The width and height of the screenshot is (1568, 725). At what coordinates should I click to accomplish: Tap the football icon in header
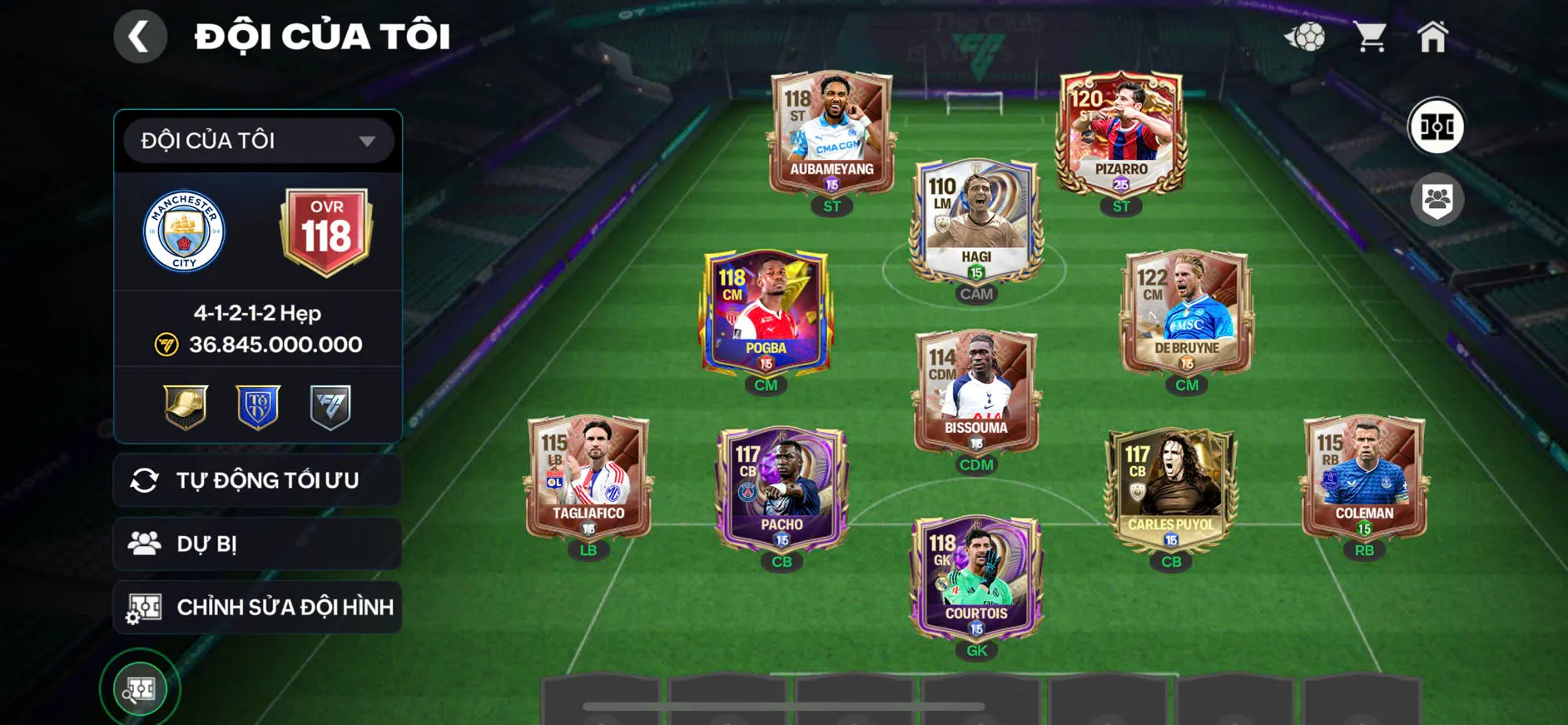click(1305, 37)
